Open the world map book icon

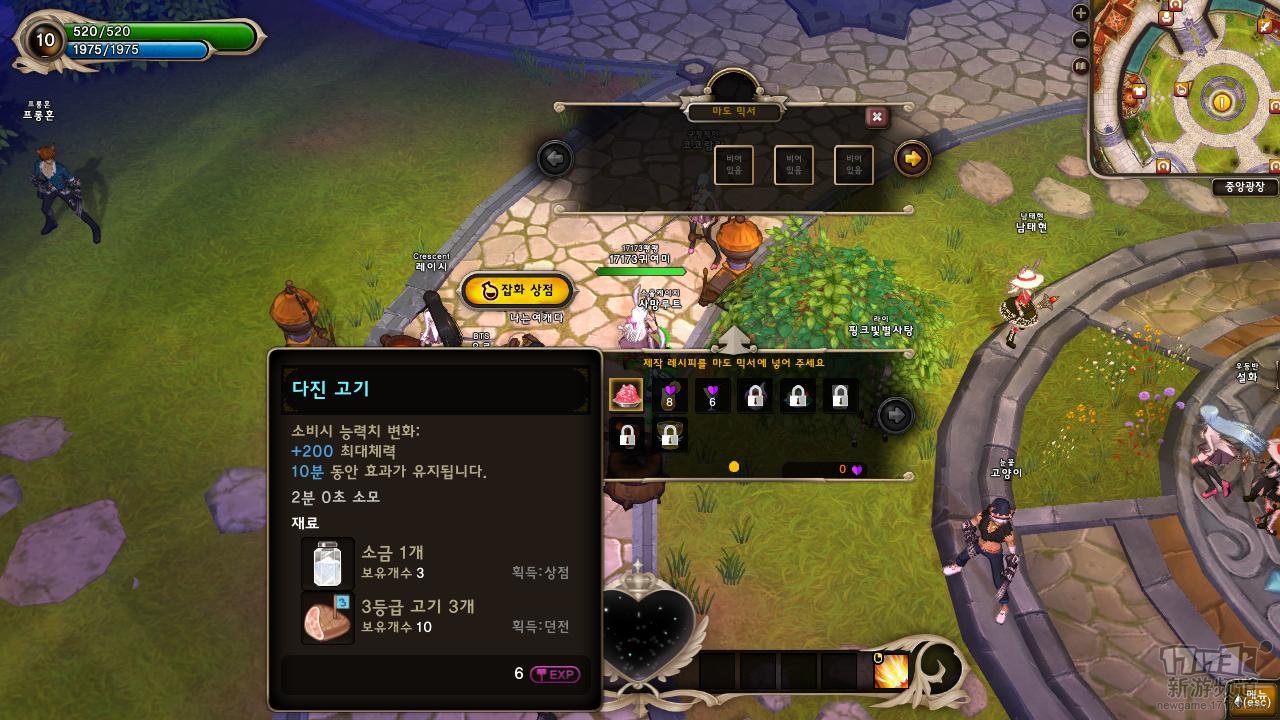[1080, 66]
